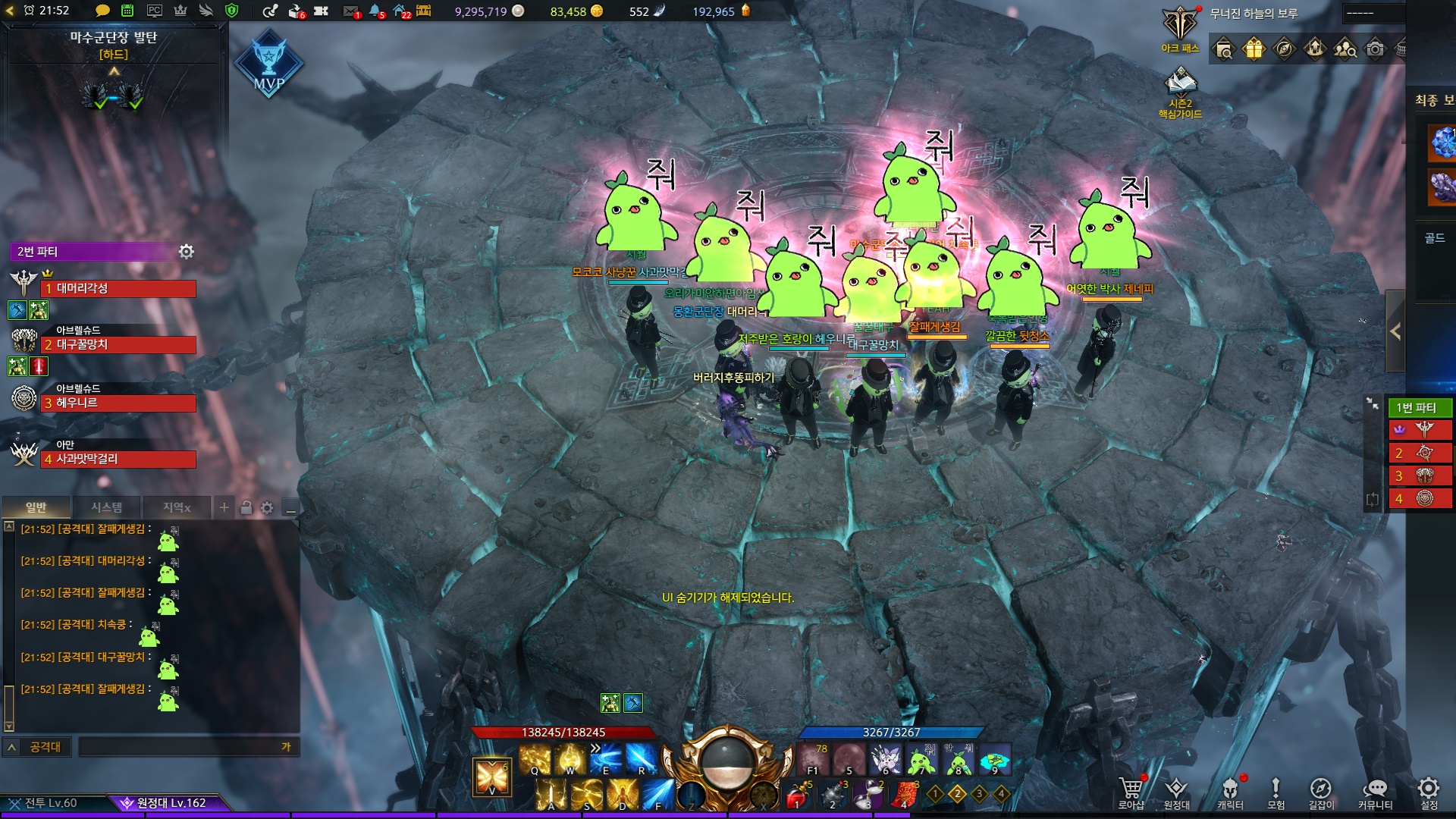Activate the skill on the Q slot
Screen dimensions: 1456x819
pos(535,758)
